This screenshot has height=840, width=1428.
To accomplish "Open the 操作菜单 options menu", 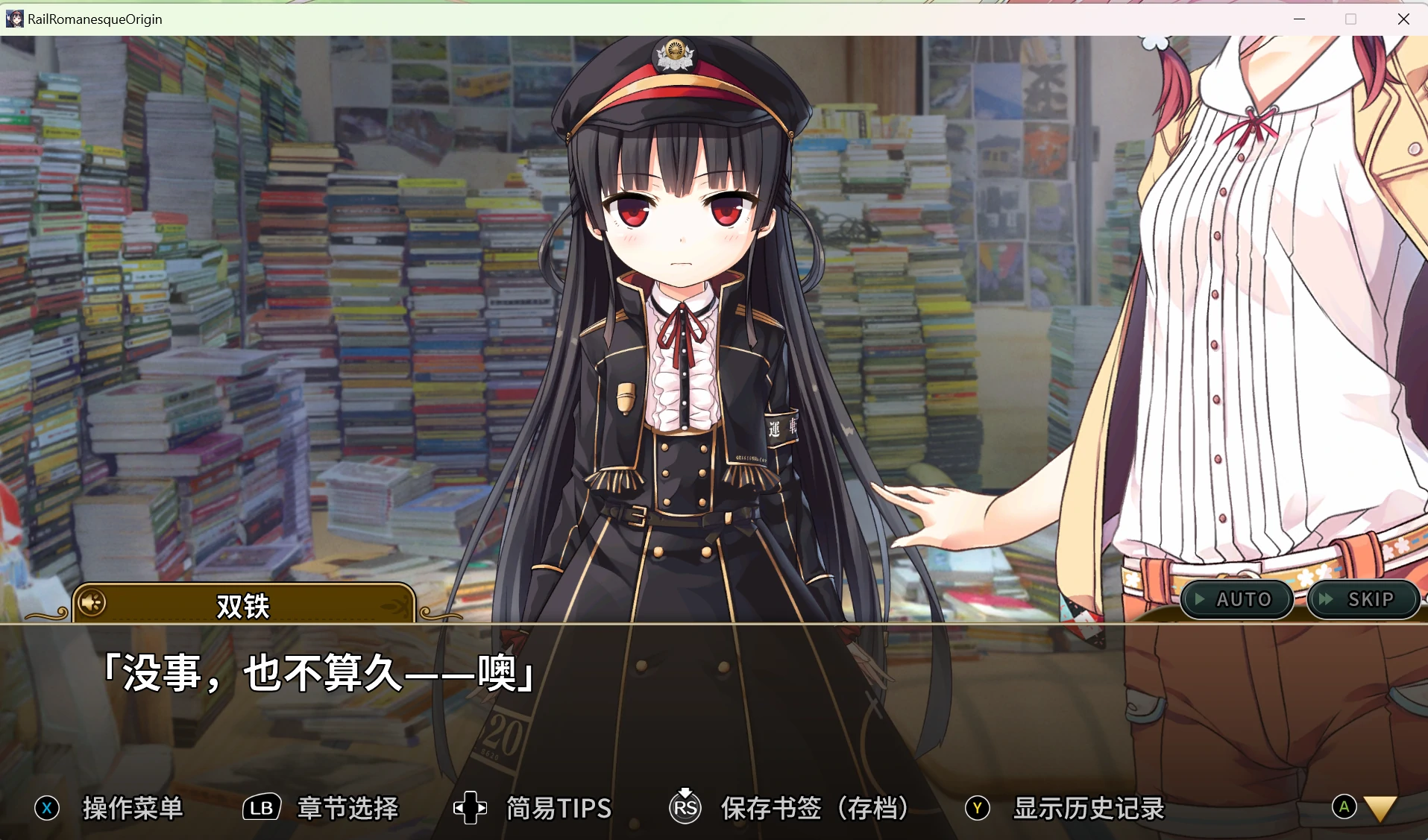I will click(134, 807).
